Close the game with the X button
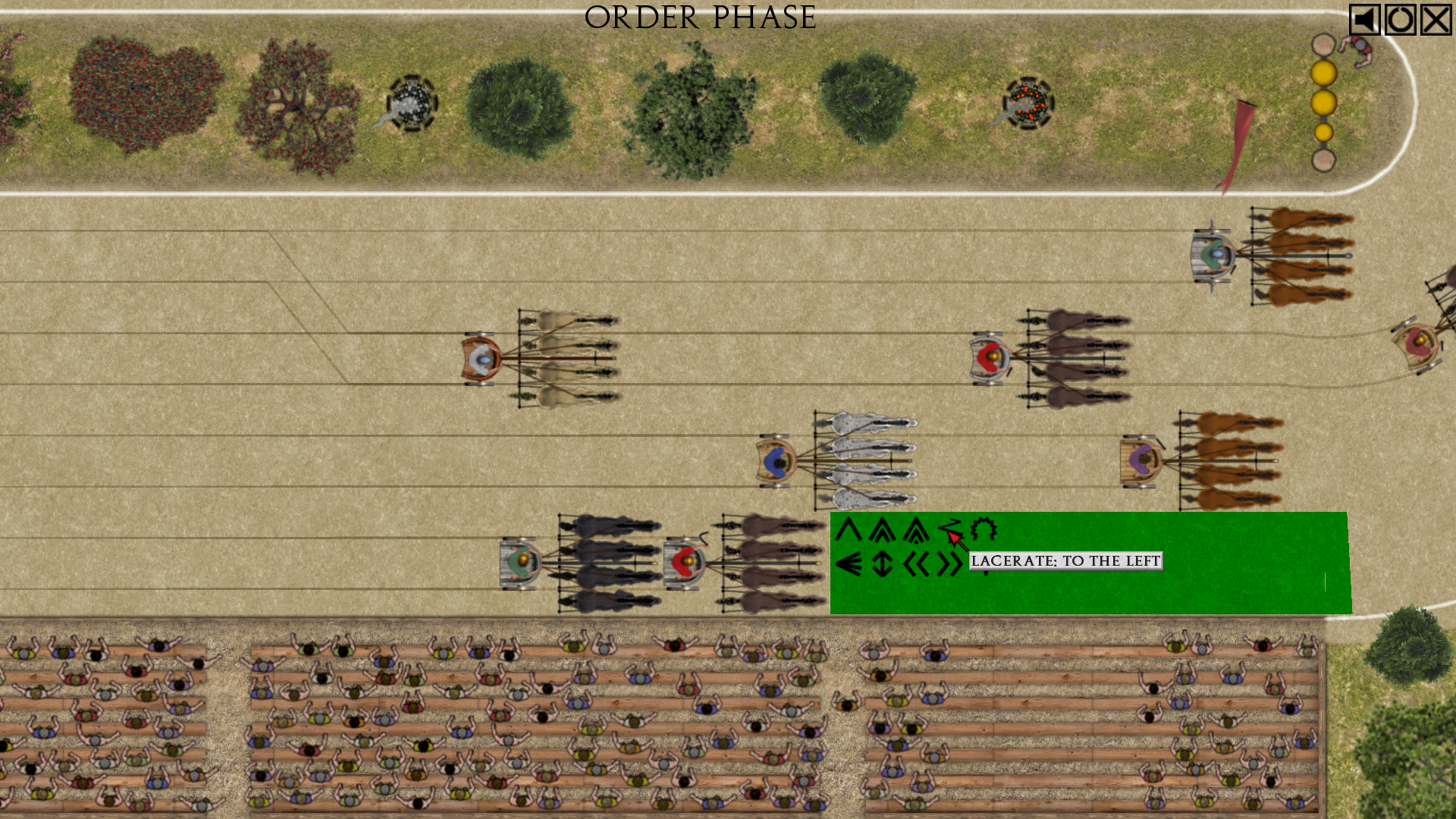 [1436, 20]
